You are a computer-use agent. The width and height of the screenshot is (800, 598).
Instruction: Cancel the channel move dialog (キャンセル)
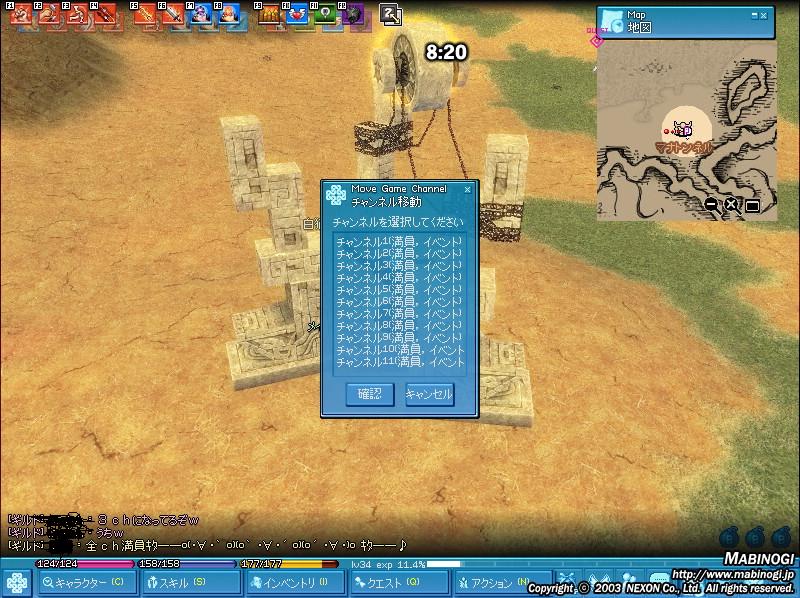pyautogui.click(x=429, y=394)
